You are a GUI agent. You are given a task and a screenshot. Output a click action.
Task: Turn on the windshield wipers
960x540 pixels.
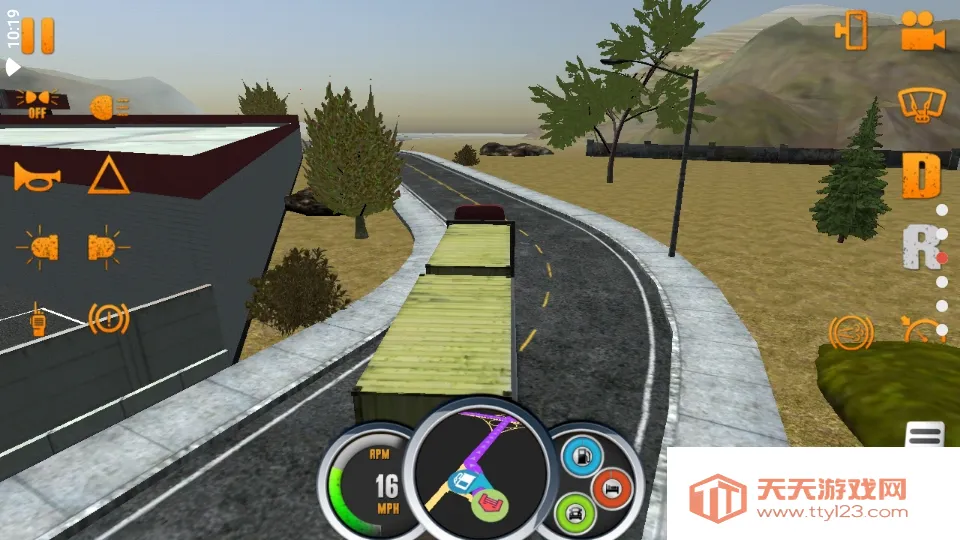tap(921, 104)
